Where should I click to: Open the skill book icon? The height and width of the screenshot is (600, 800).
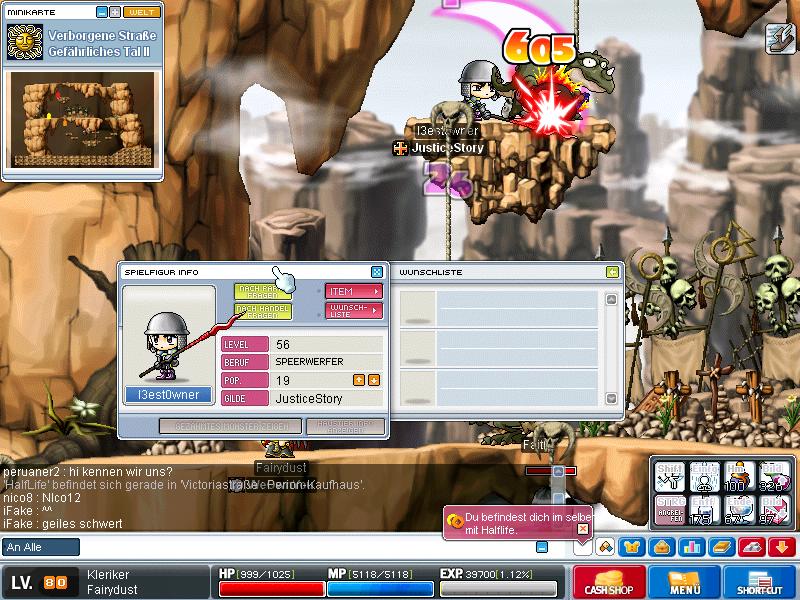click(721, 547)
